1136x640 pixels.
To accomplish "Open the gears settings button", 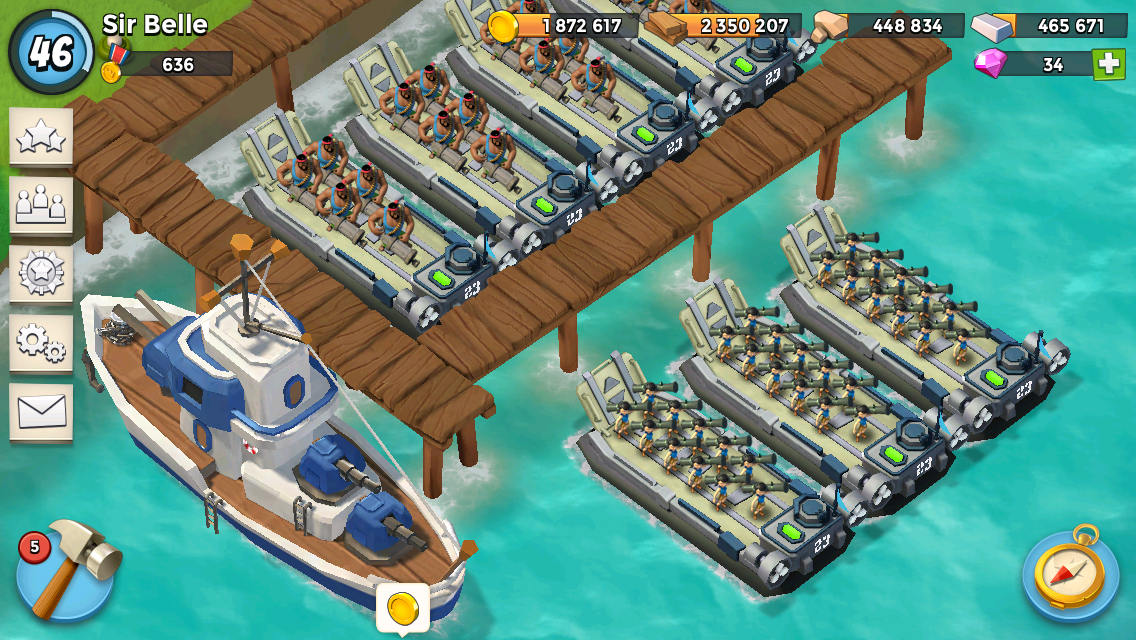I will tap(41, 342).
